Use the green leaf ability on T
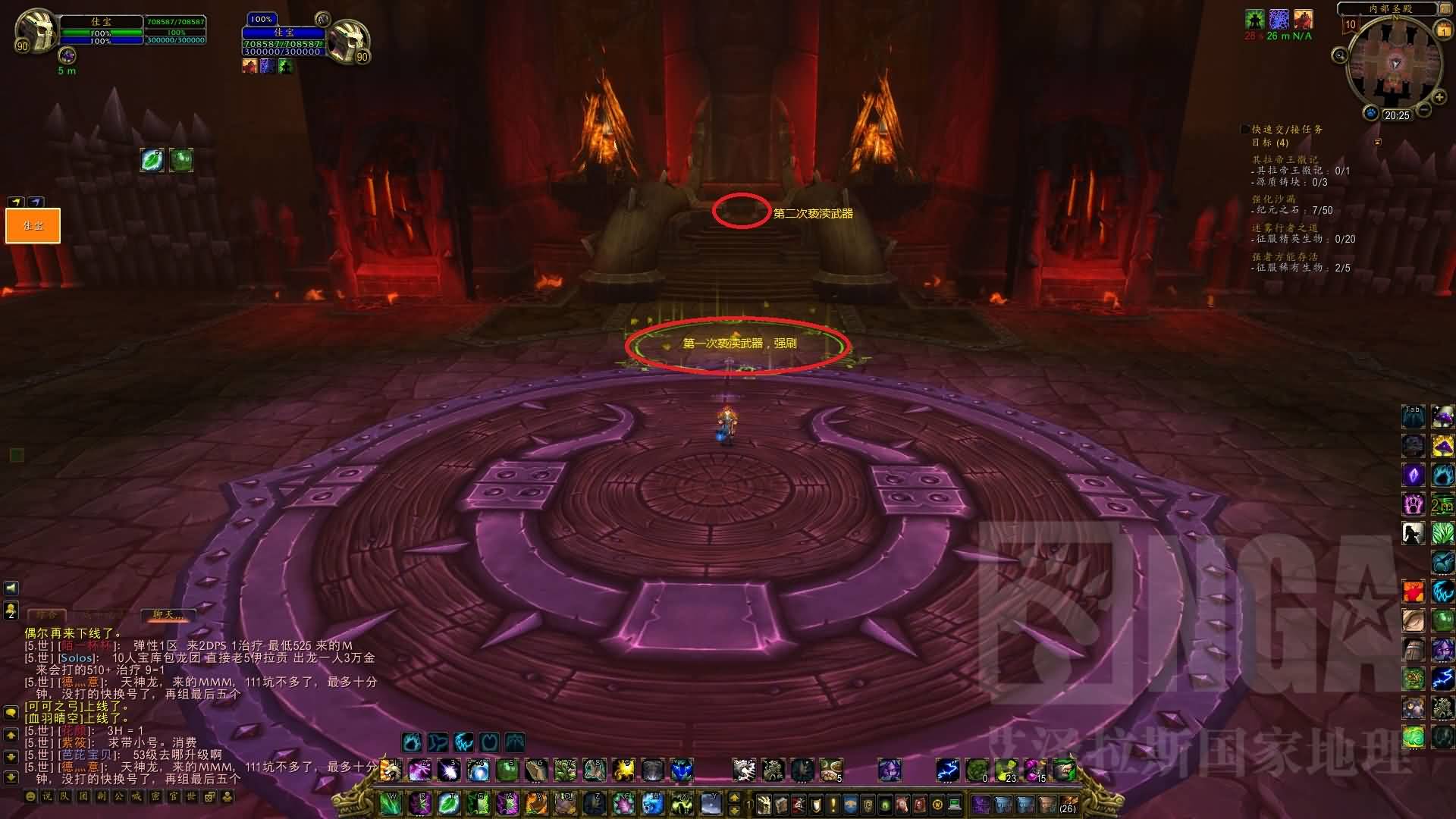Screen dimensions: 1456x819 pyautogui.click(x=449, y=803)
